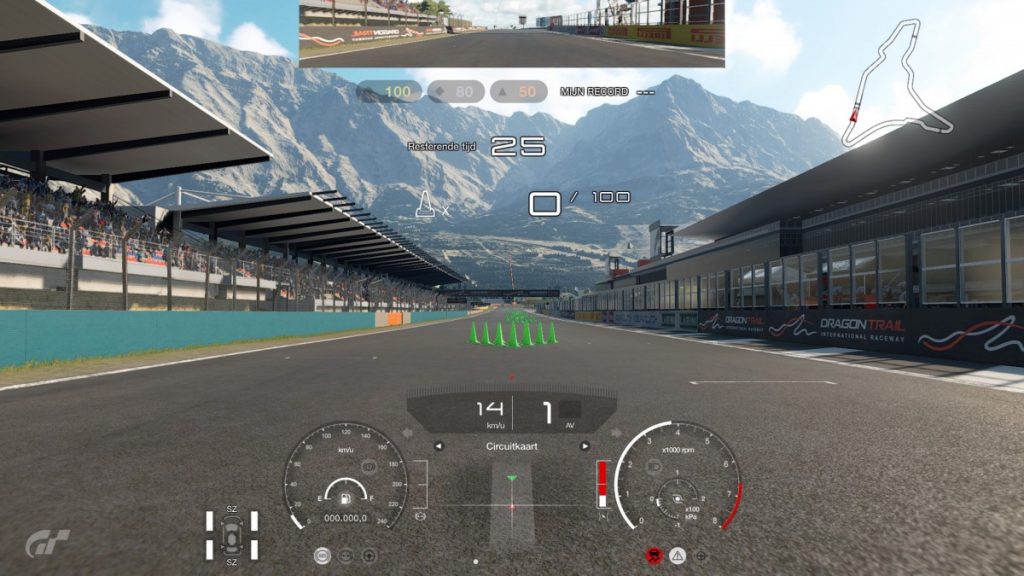Select the tyre wear car diagram

tap(232, 535)
